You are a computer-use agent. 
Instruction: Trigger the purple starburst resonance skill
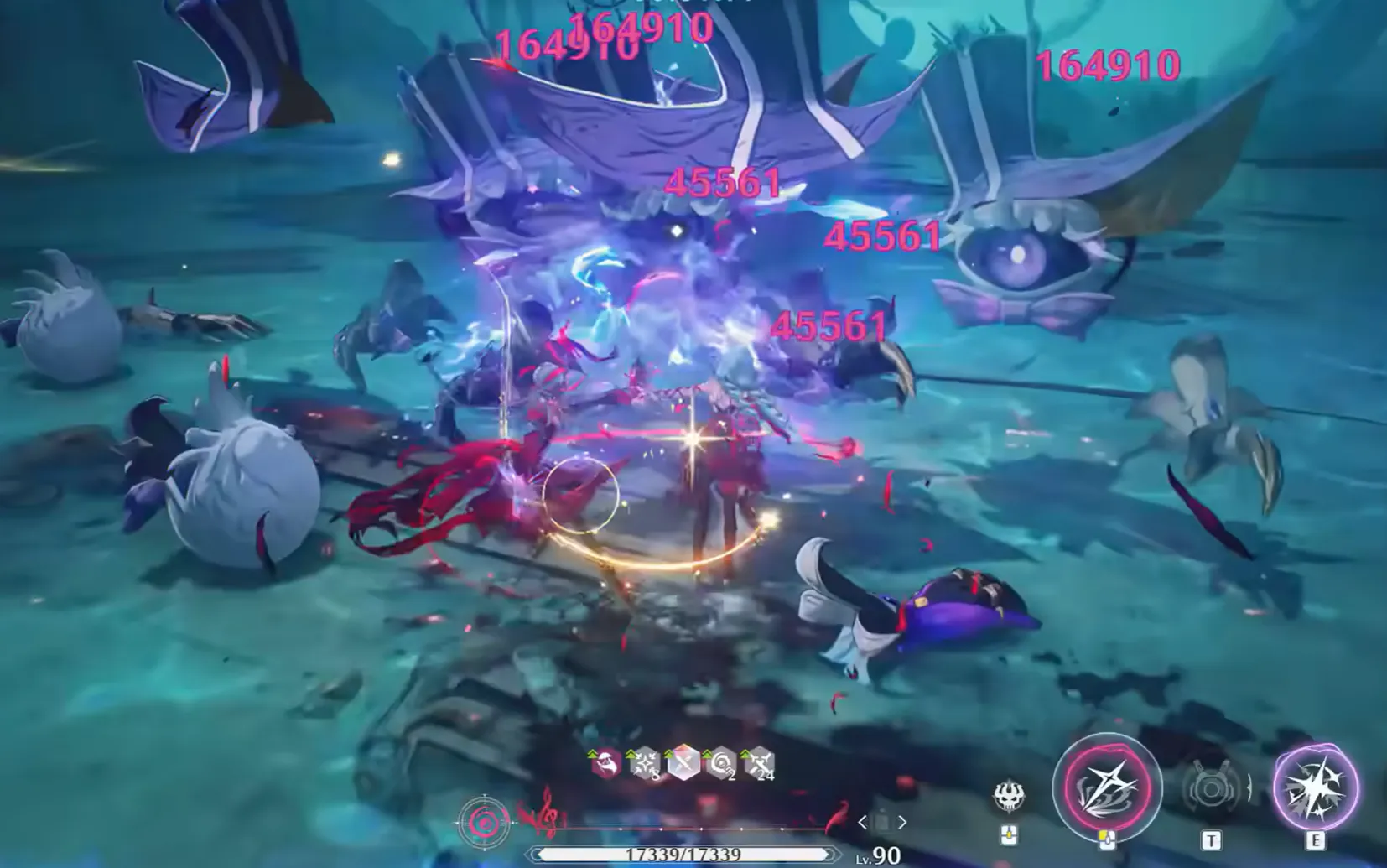[1315, 787]
